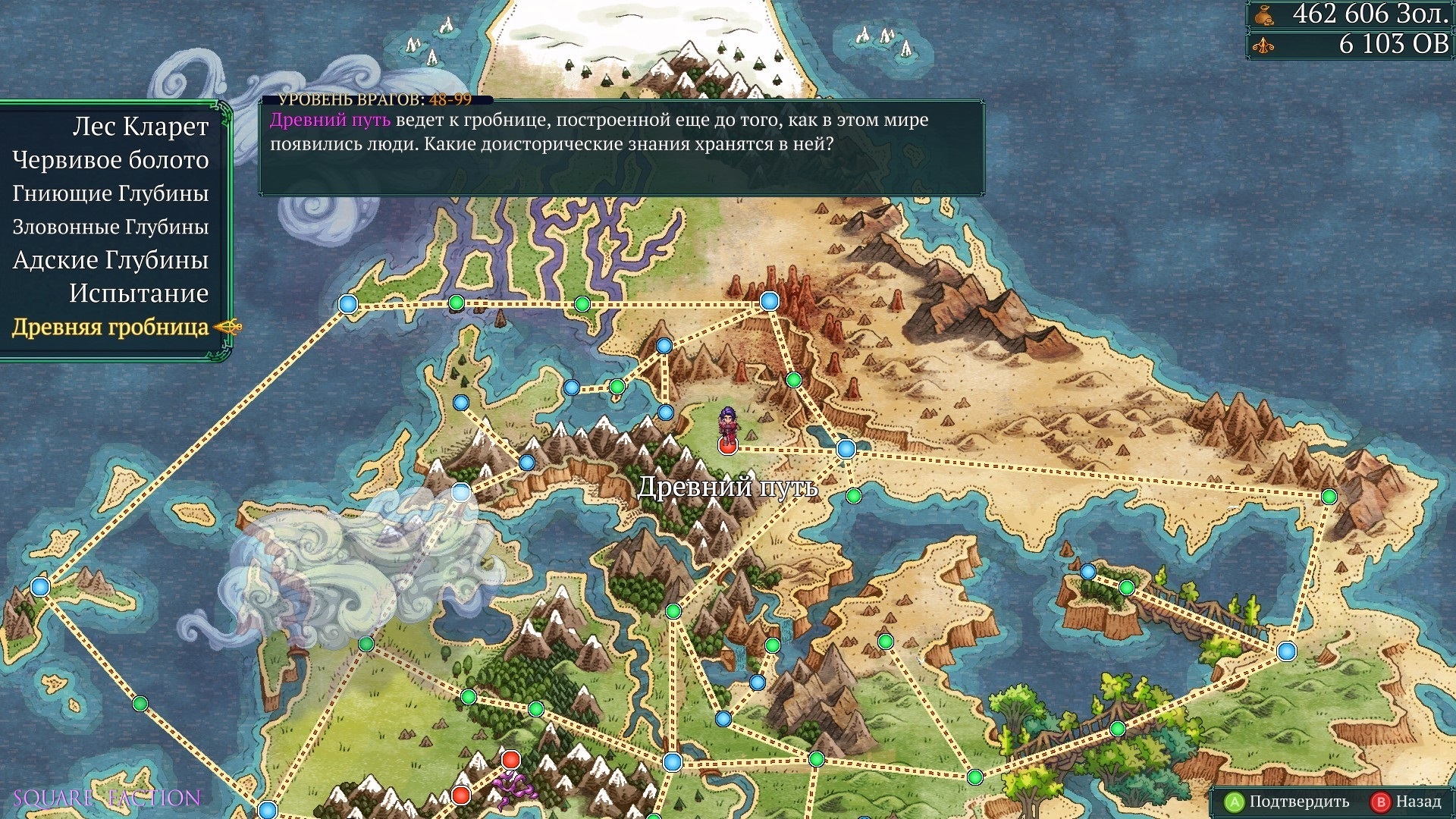Viewport: 1456px width, 819px height.
Task: Open the Адские Глубины location
Action: point(111,260)
